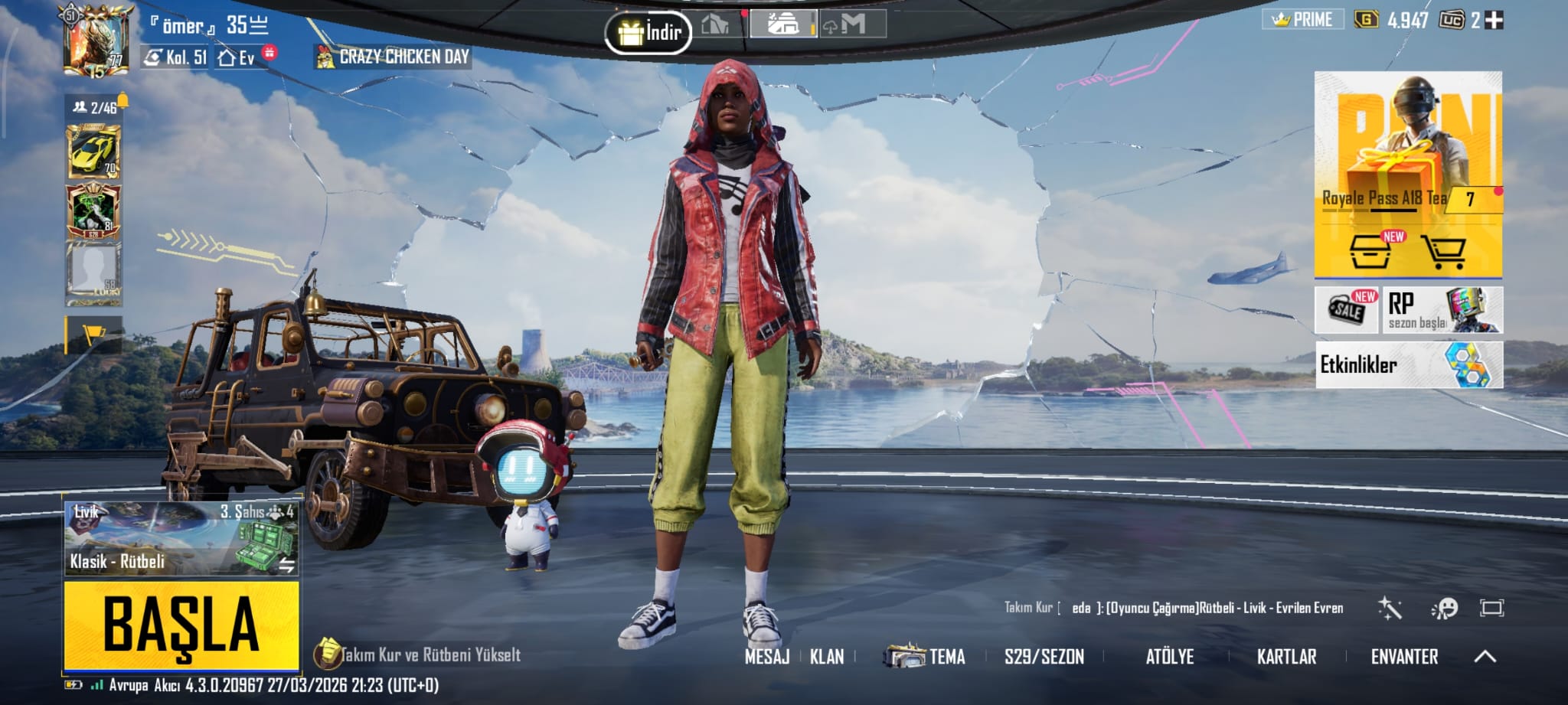Screen dimensions: 1568x705
Task: Open the MESAJ messages menu
Action: coord(766,657)
